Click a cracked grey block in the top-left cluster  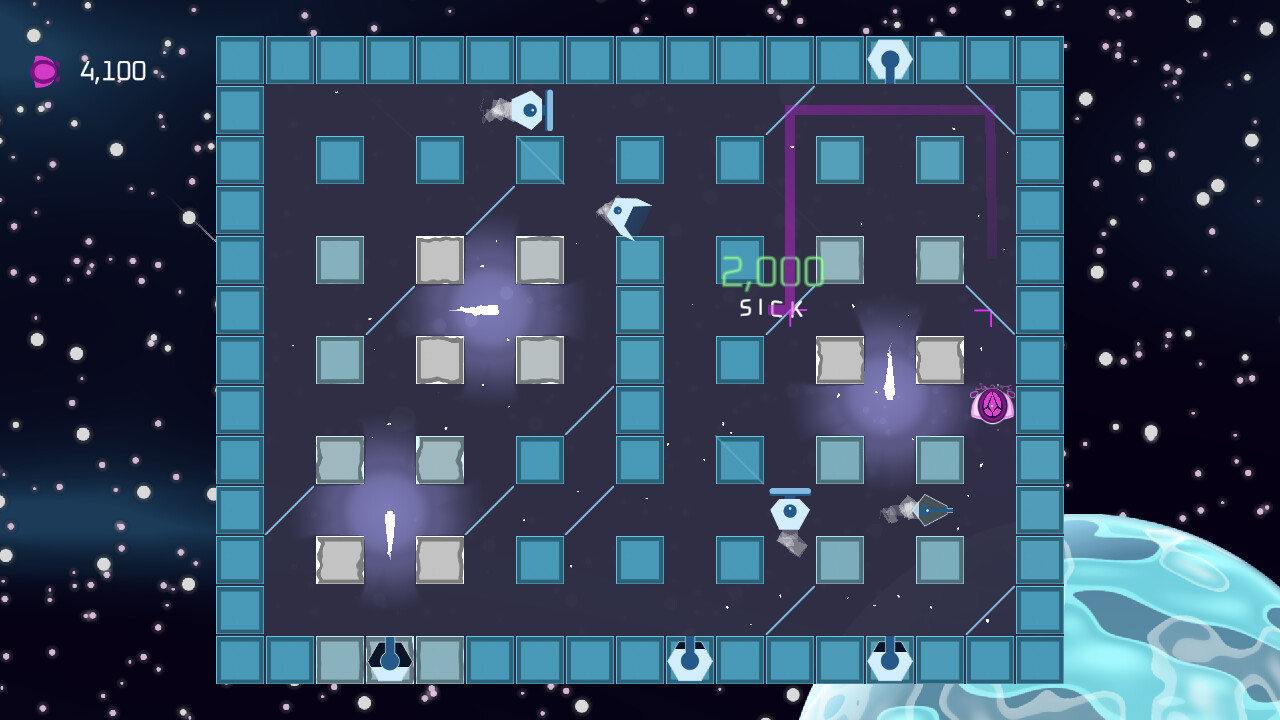point(438,259)
